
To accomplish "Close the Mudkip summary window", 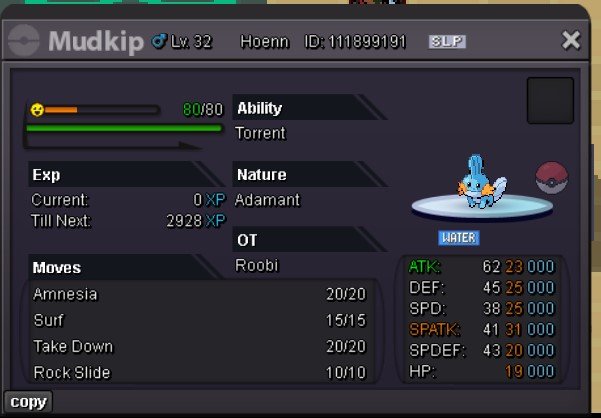I will pyautogui.click(x=571, y=40).
